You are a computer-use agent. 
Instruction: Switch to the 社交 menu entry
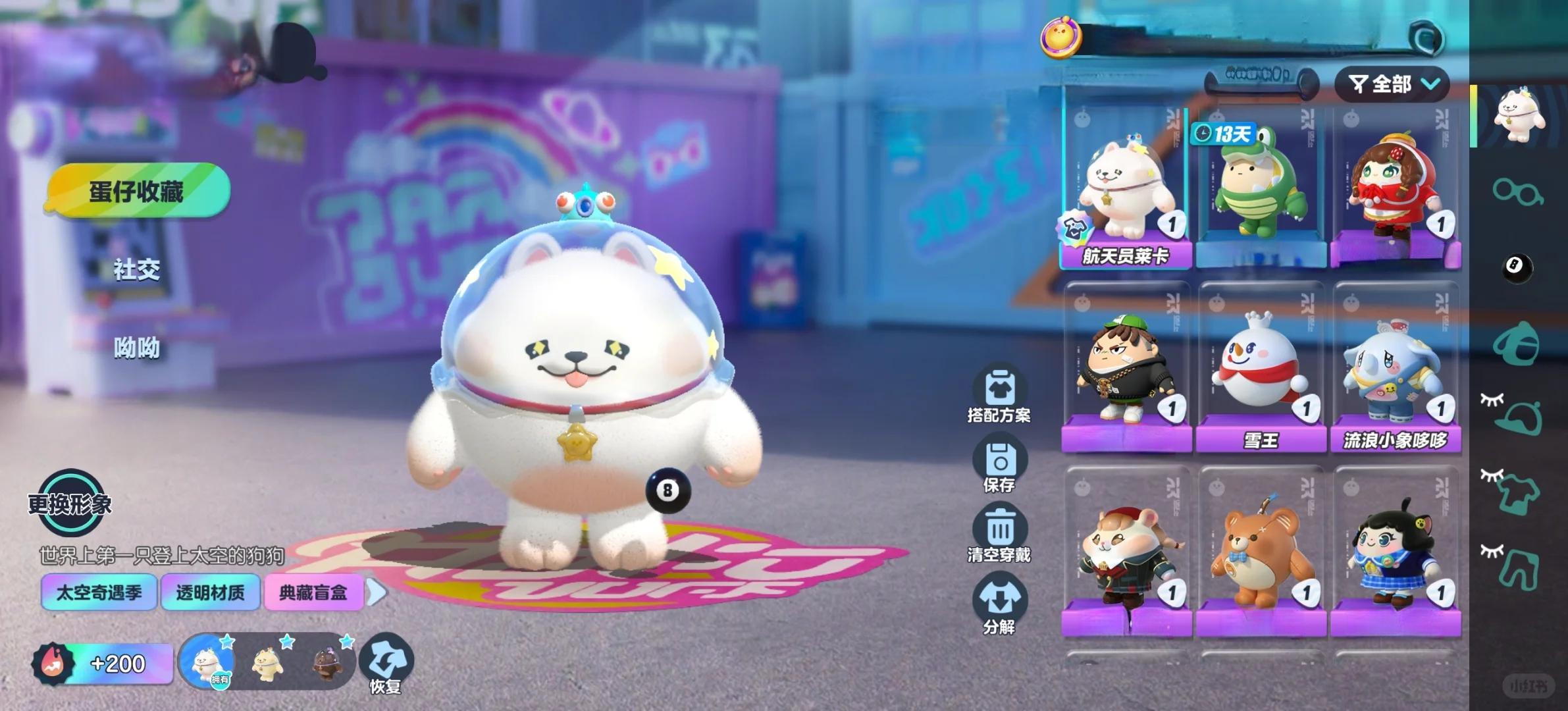[x=137, y=269]
